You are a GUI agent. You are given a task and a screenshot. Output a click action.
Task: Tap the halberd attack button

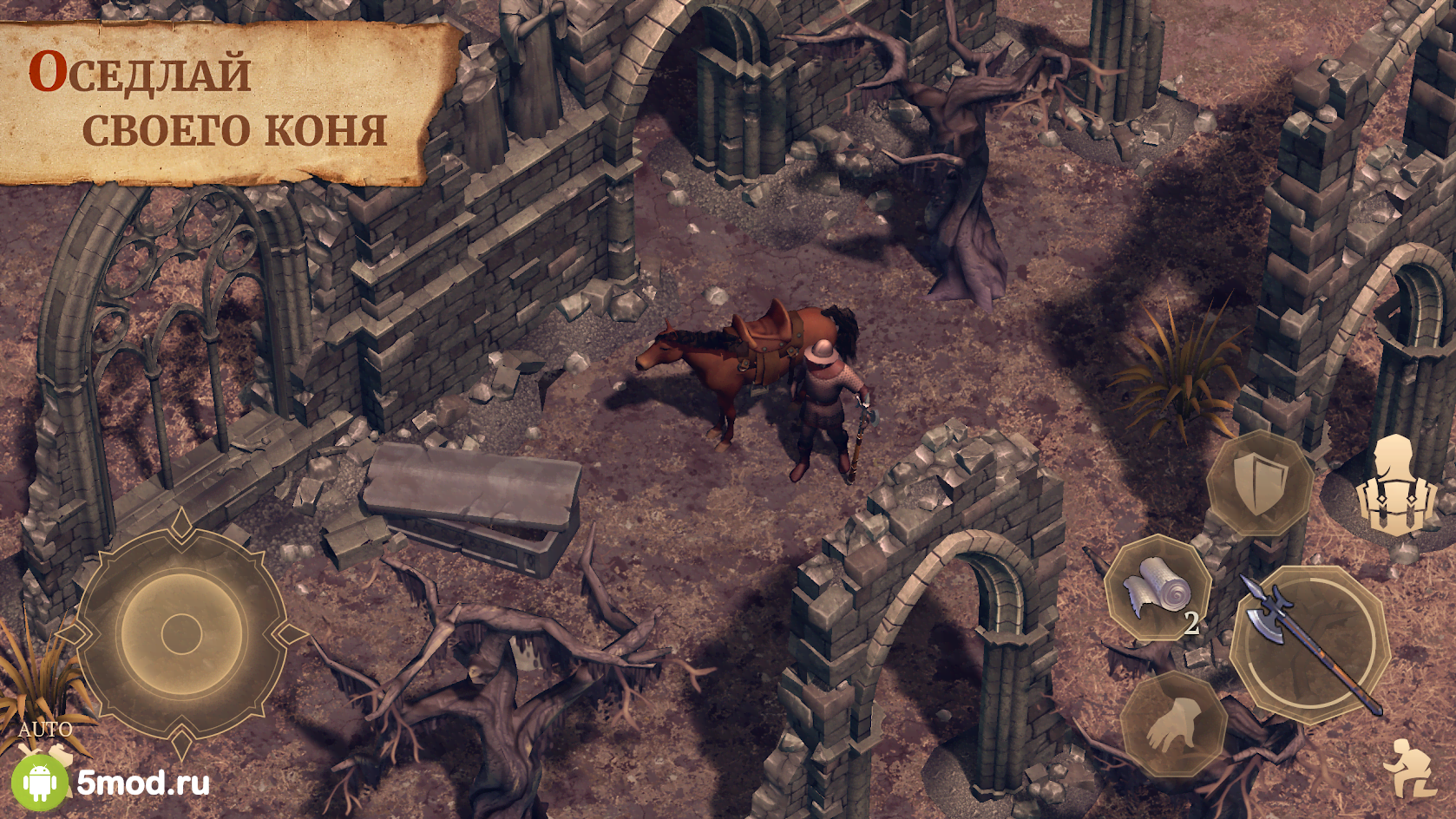click(x=1308, y=645)
